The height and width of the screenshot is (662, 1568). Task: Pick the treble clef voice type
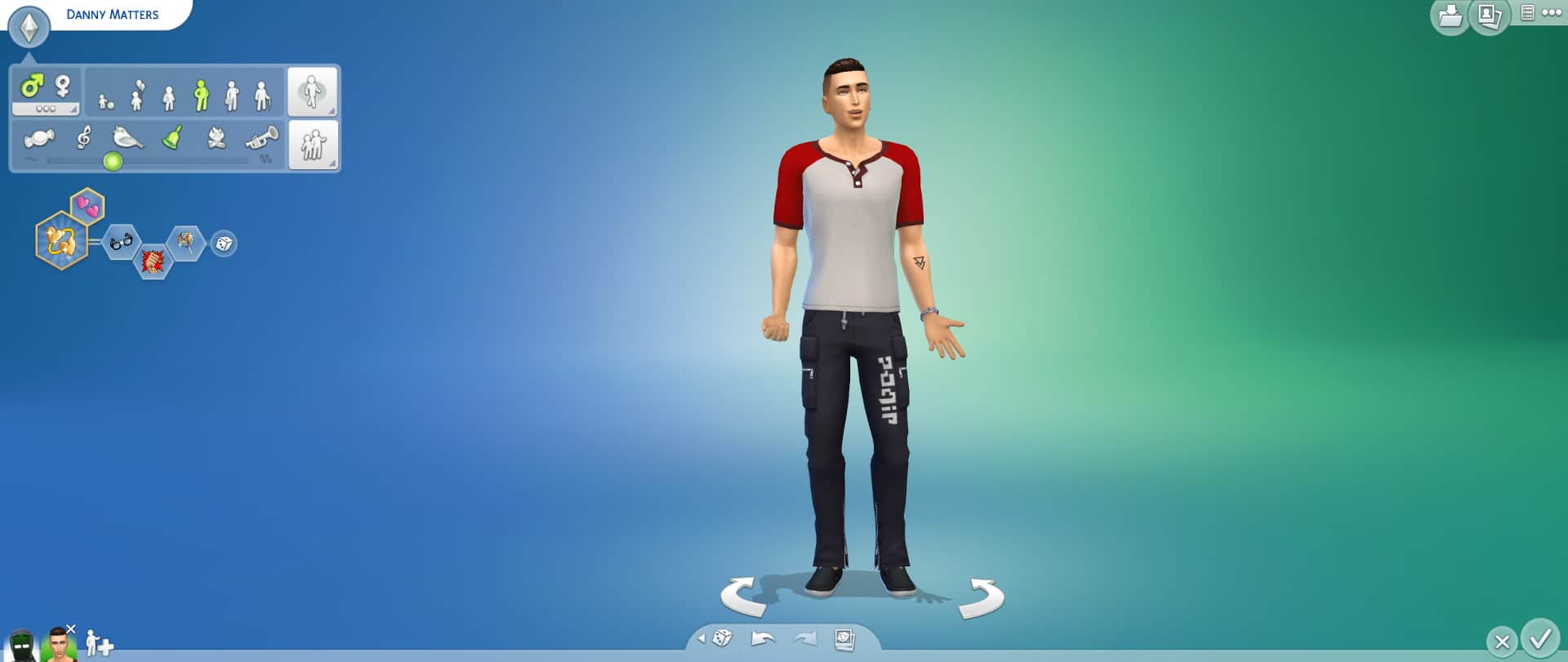click(x=83, y=137)
